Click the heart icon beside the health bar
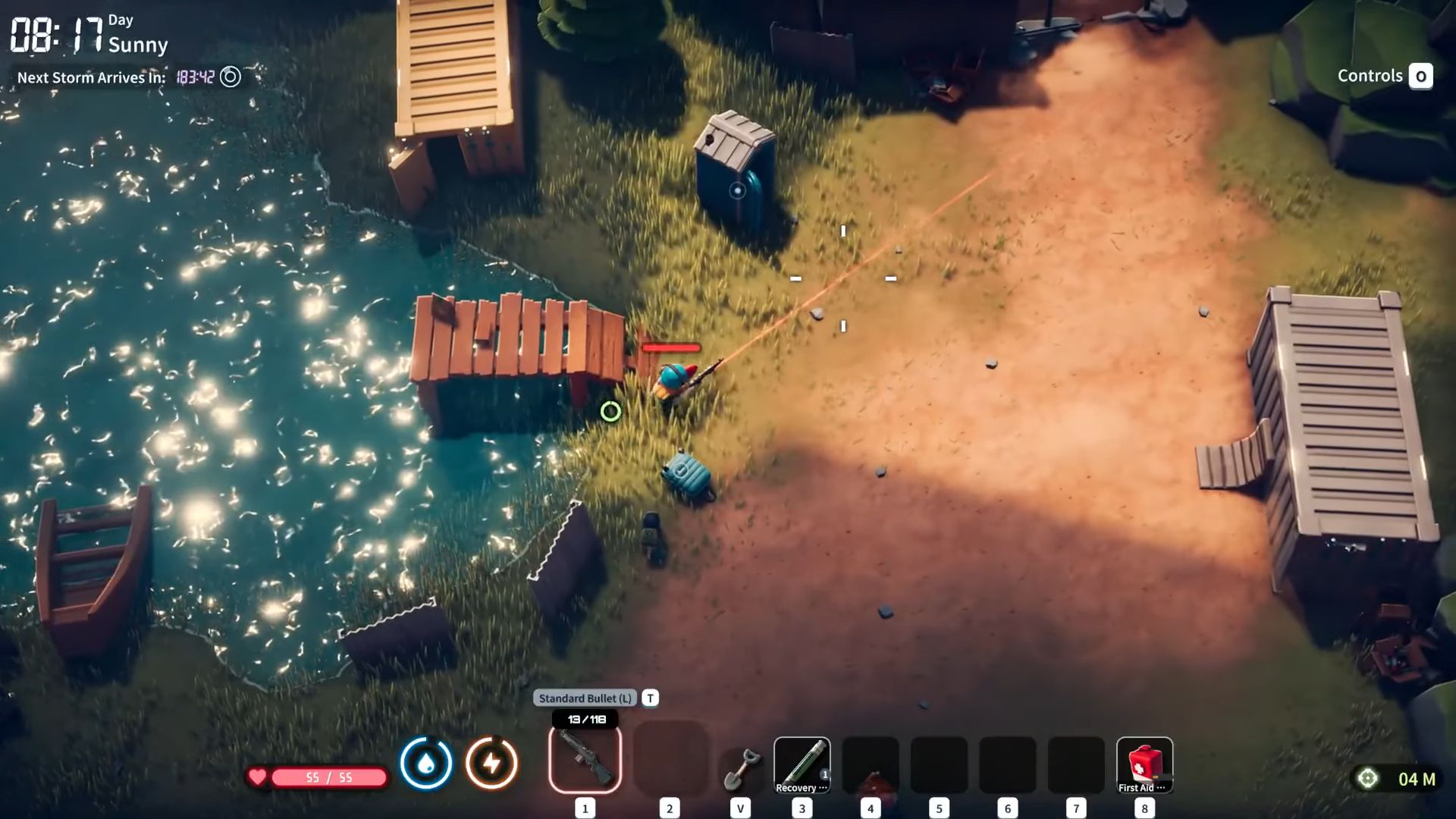1456x819 pixels. point(258,775)
